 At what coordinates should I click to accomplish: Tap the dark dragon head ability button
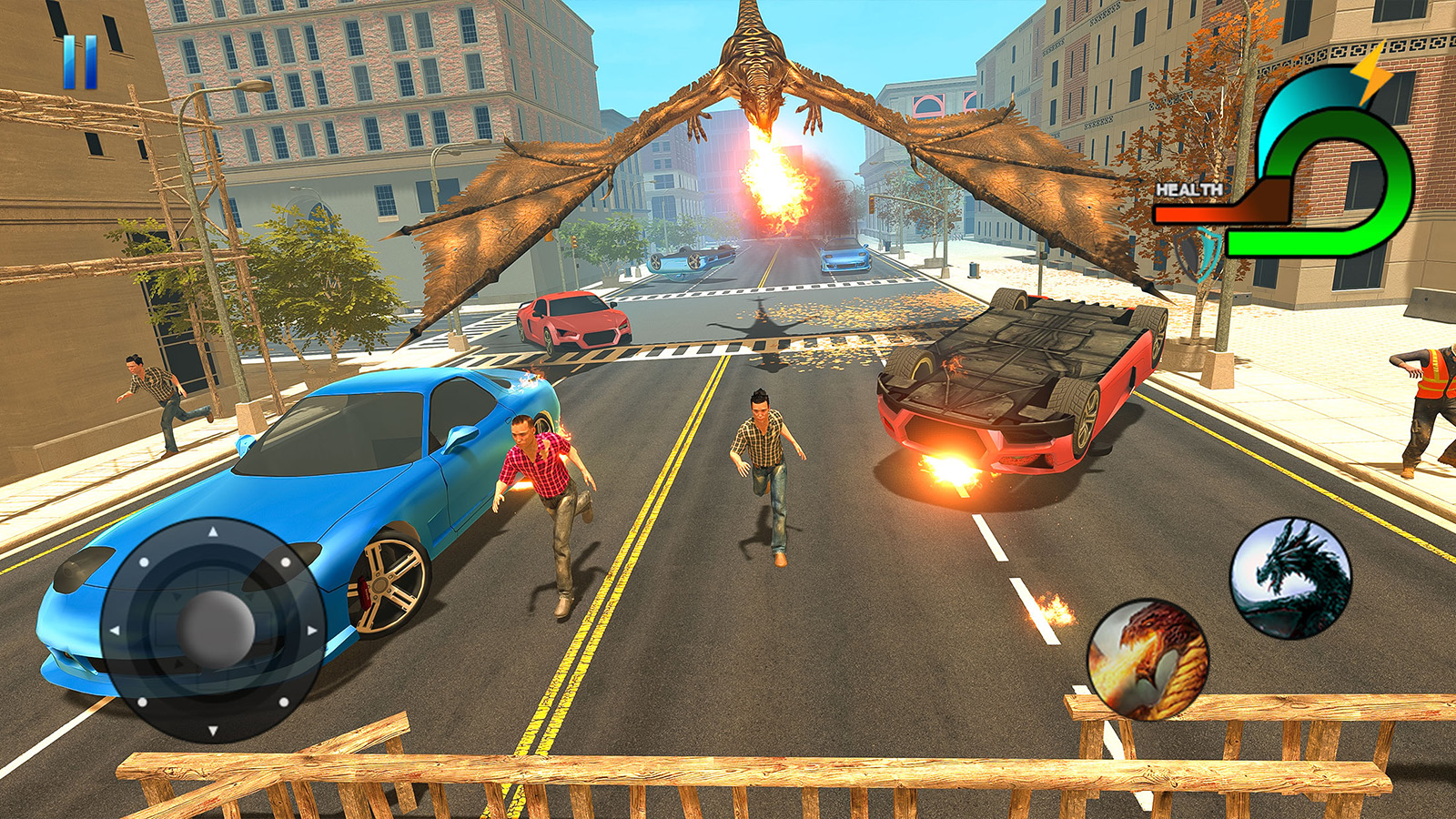tap(1290, 577)
